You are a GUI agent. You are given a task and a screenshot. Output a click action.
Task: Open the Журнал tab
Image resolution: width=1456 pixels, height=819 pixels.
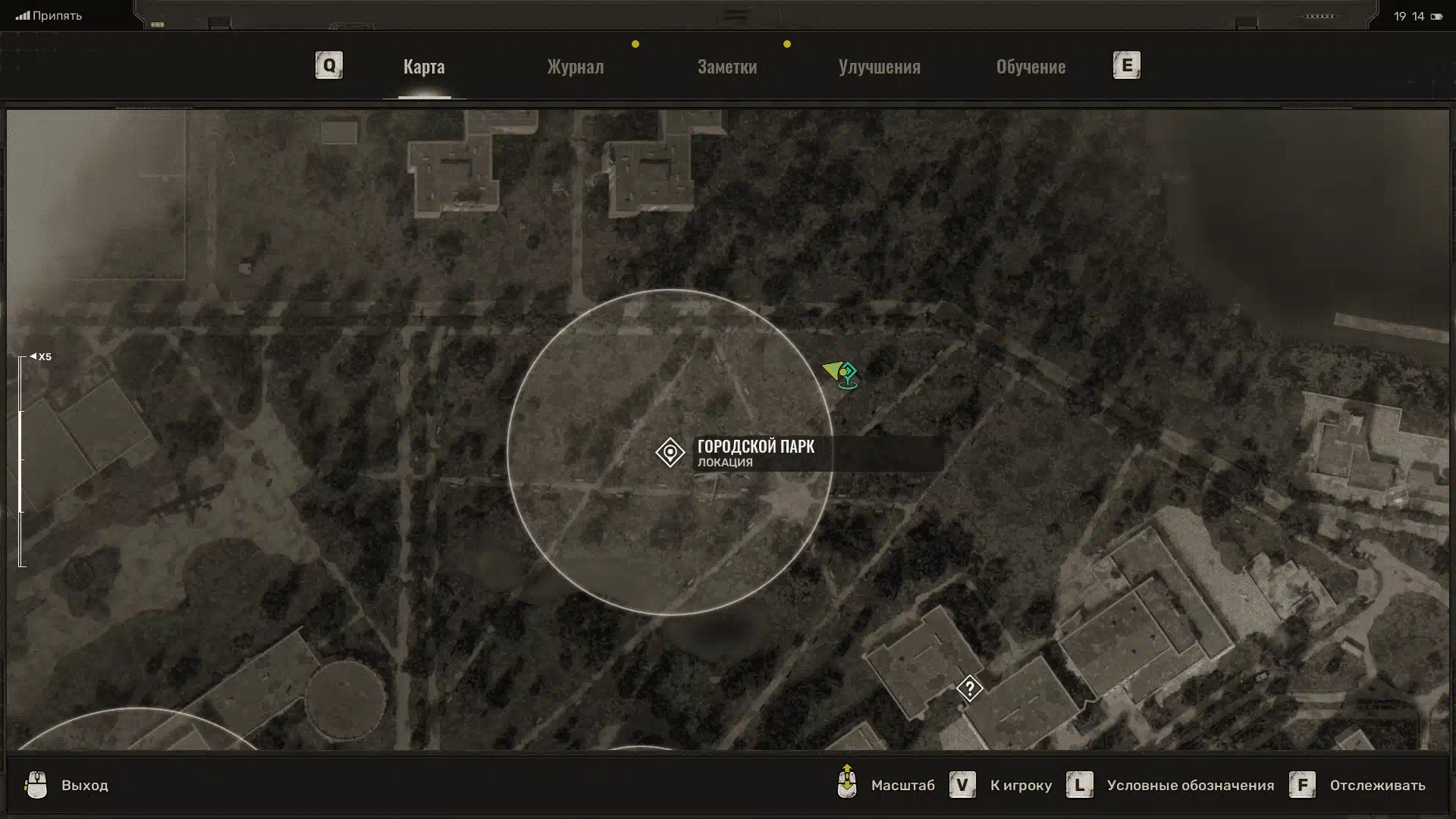[576, 67]
